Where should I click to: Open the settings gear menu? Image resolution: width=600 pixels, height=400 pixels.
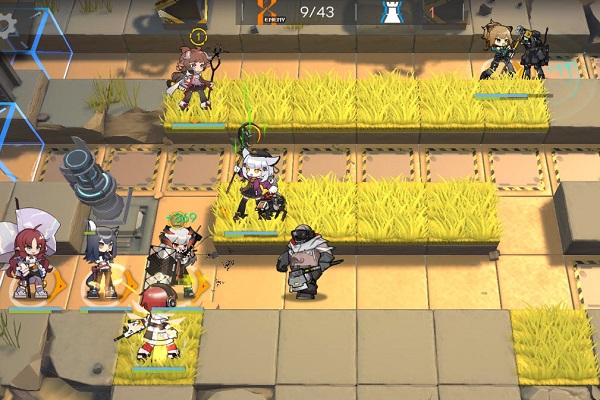tap(9, 25)
